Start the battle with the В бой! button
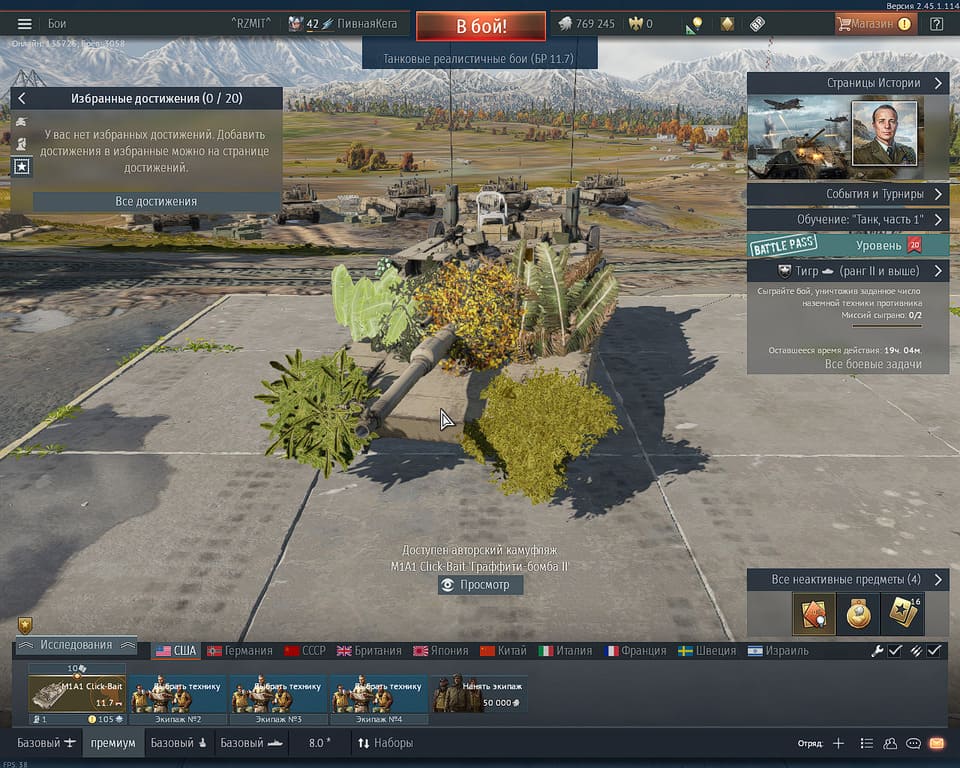This screenshot has width=960, height=768. [x=481, y=25]
